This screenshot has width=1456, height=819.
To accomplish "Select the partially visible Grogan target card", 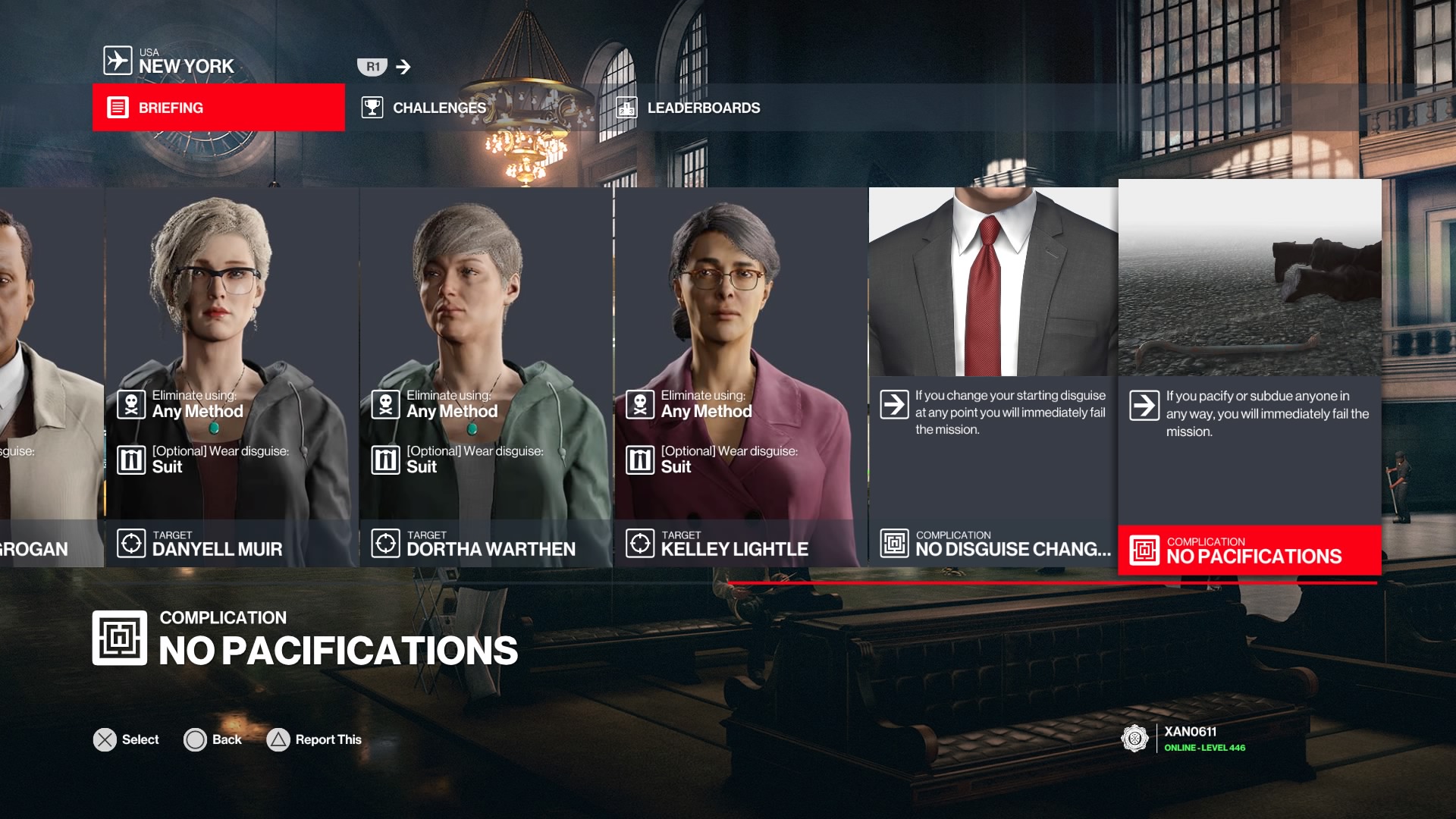I will 50,377.
